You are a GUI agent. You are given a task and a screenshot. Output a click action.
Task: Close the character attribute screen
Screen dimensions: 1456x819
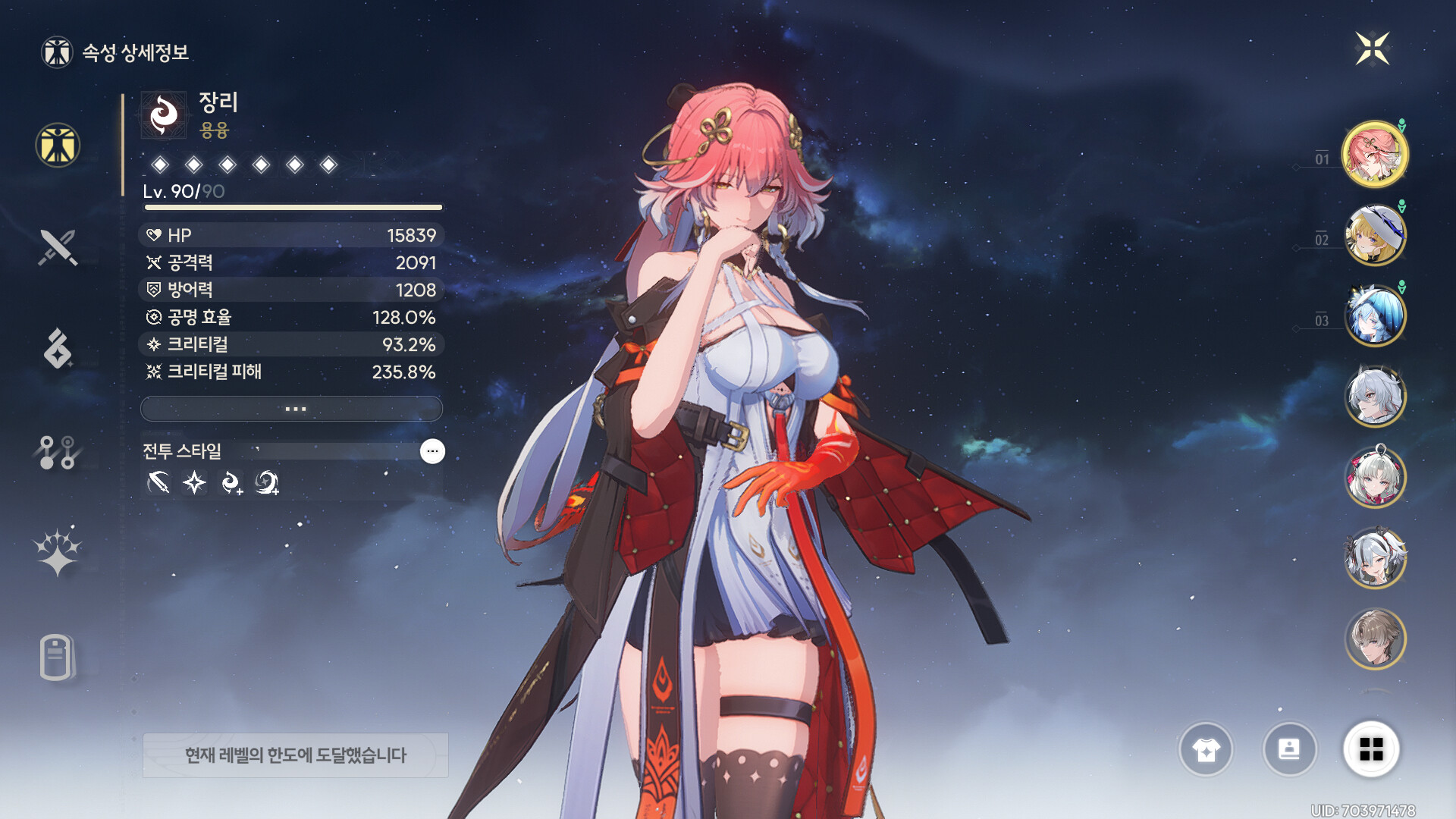(1372, 49)
